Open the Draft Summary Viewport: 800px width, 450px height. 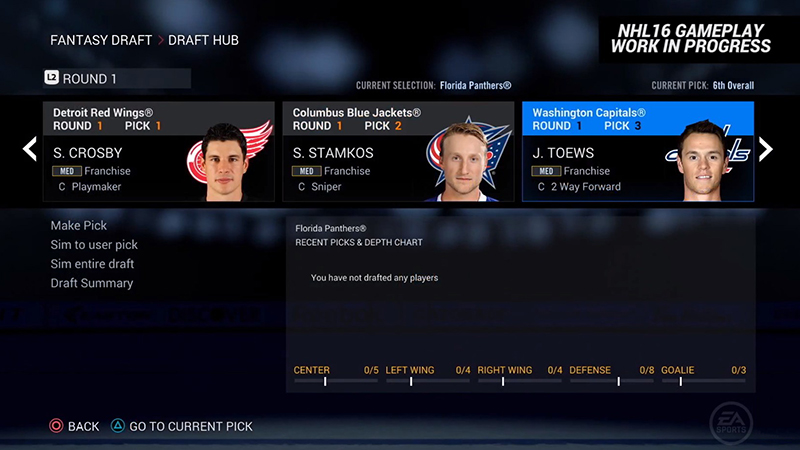pos(92,283)
